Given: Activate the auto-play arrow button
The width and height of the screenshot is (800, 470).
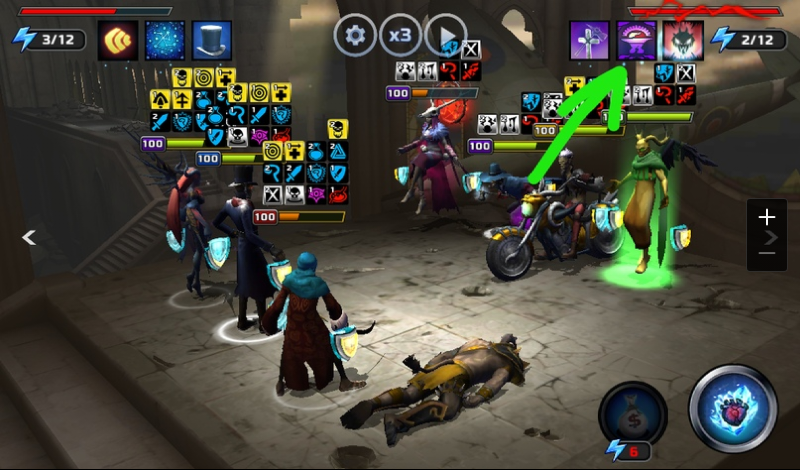Looking at the screenshot, I should pos(446,36).
